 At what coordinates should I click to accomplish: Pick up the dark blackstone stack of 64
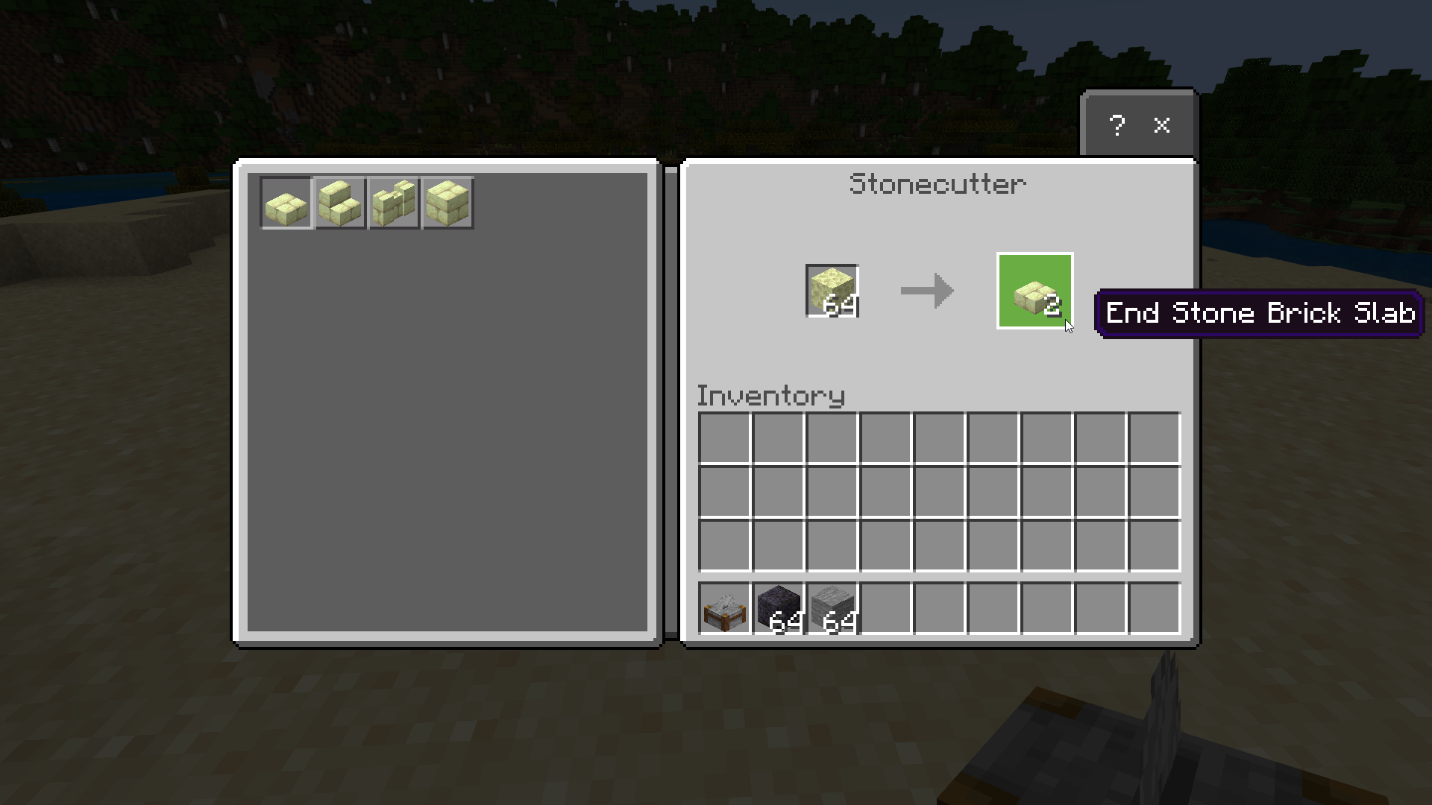(x=779, y=609)
